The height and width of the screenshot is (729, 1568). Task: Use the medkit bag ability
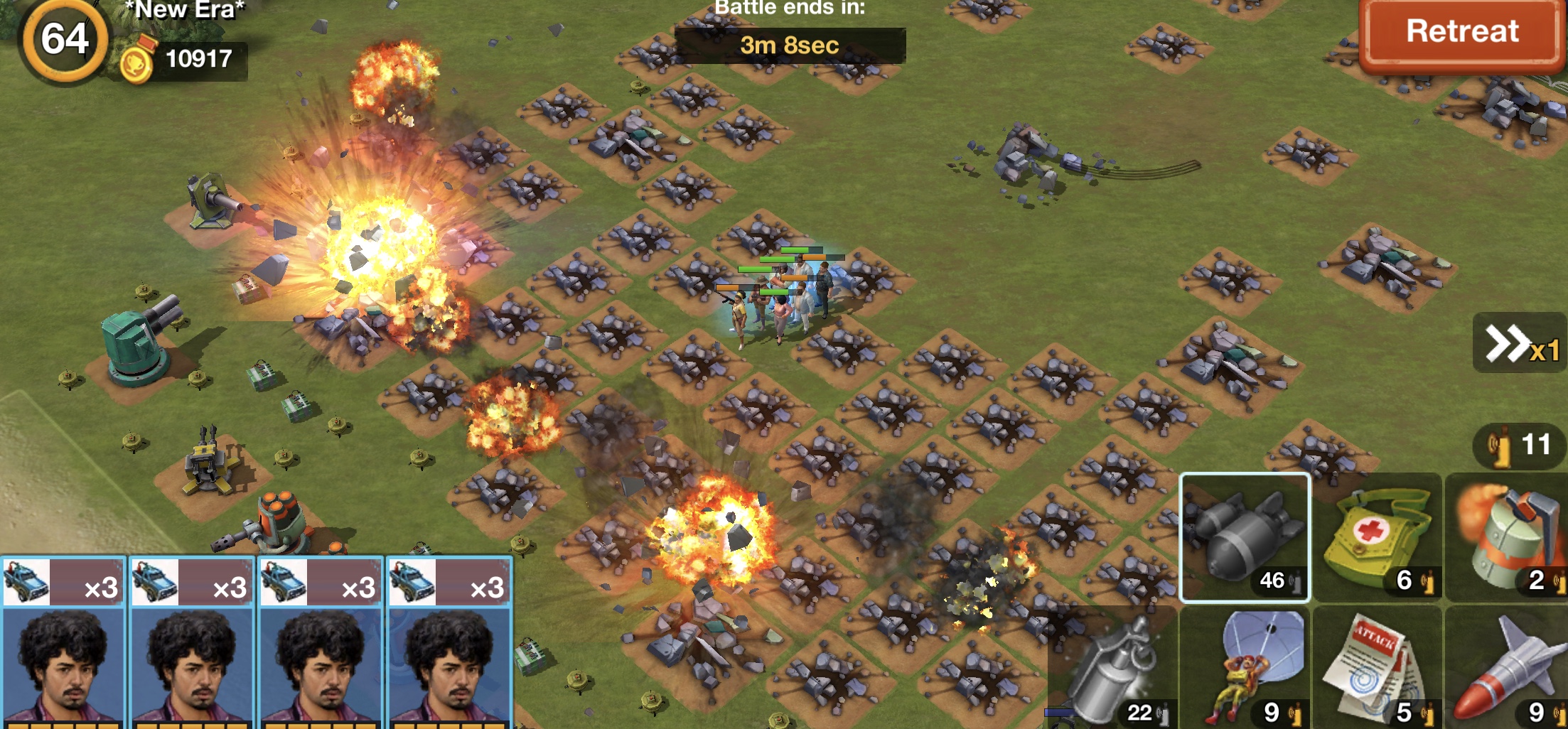(x=1377, y=538)
